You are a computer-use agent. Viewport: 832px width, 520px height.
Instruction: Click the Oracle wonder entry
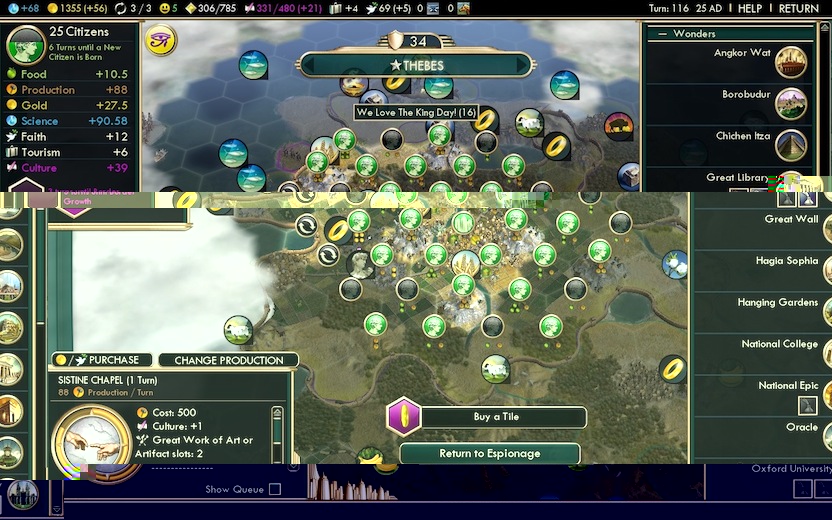click(x=802, y=427)
